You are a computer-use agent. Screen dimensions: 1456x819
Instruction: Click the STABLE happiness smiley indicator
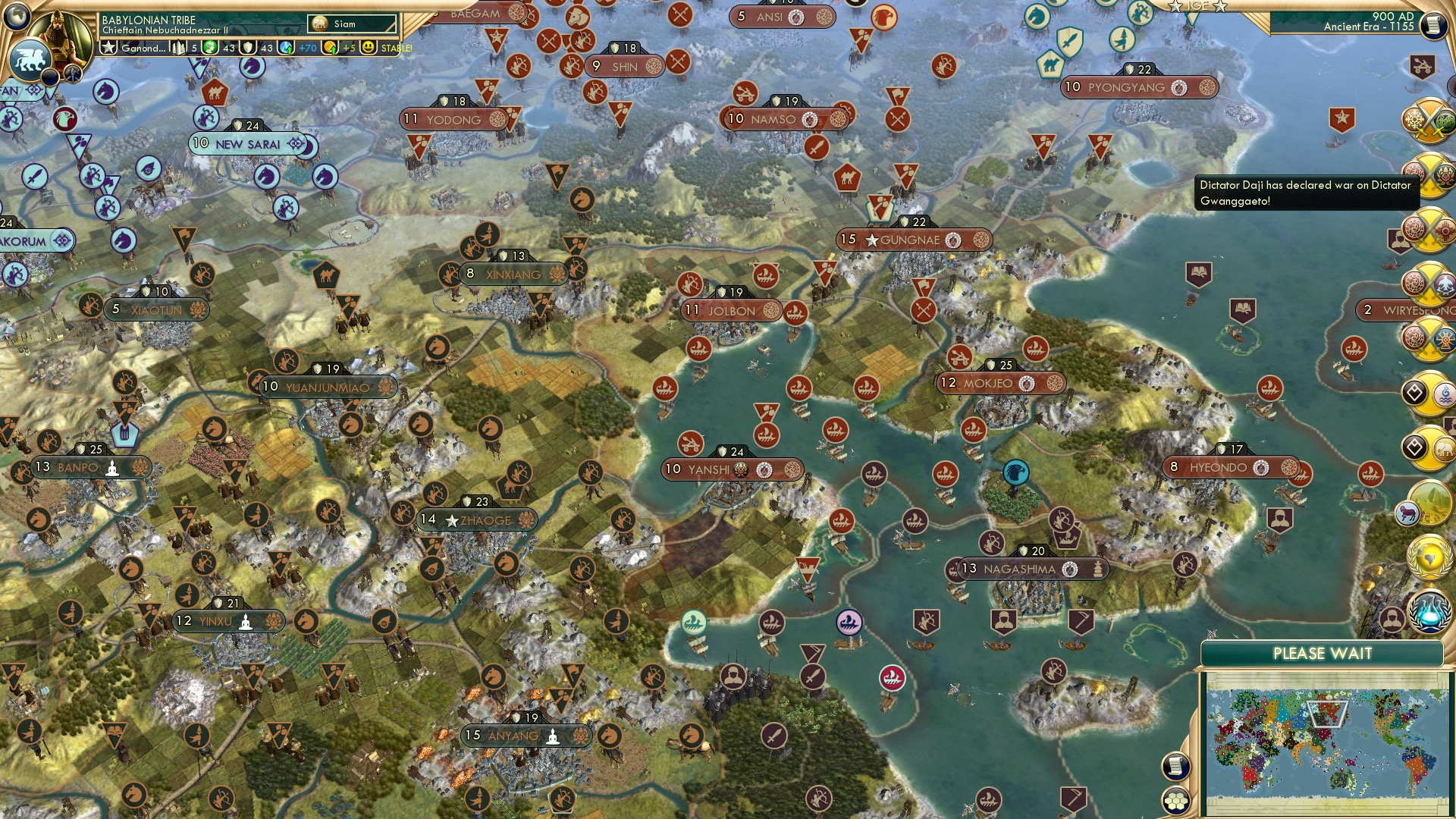[369, 47]
